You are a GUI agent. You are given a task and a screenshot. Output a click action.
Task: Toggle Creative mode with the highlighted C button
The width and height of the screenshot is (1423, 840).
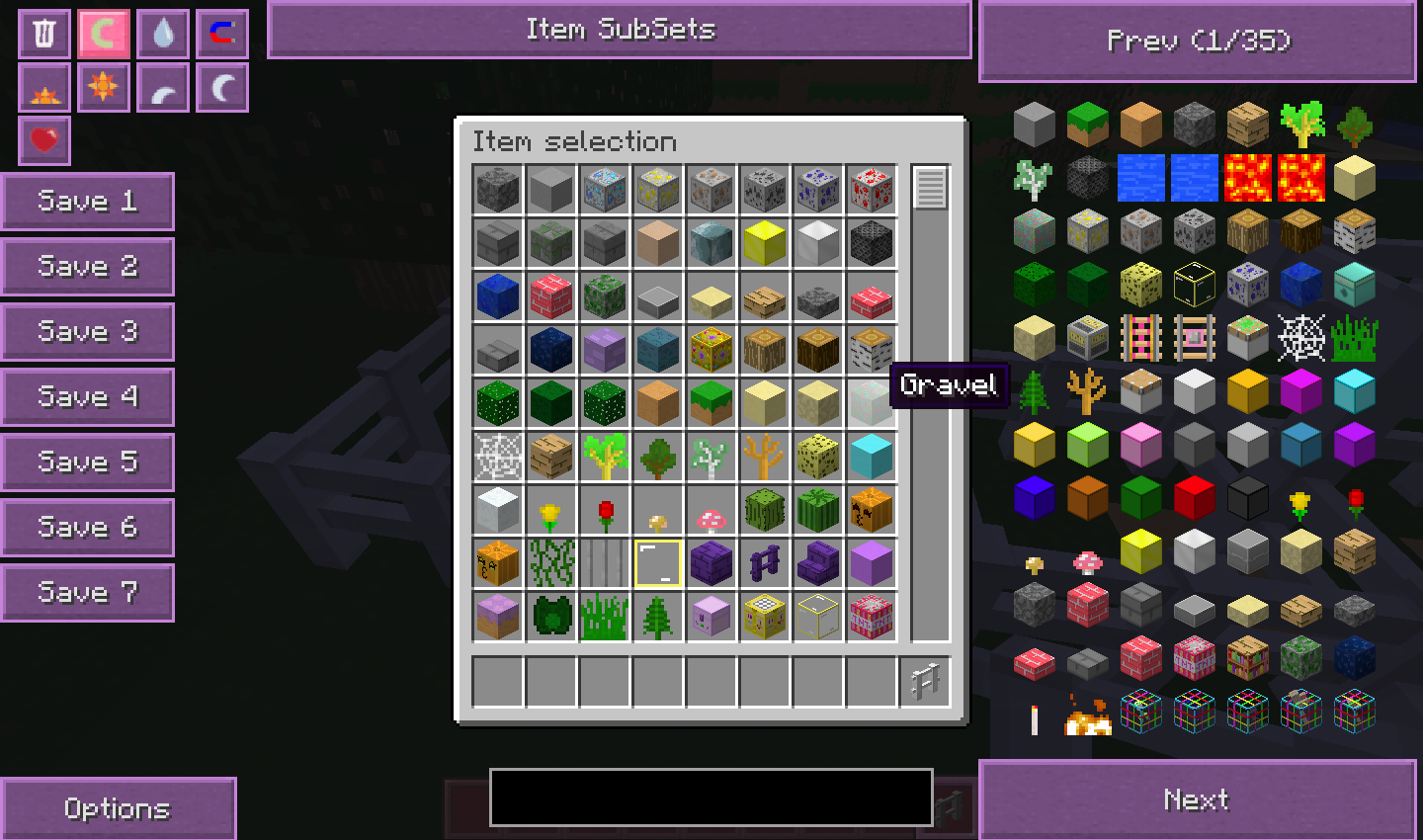click(103, 33)
